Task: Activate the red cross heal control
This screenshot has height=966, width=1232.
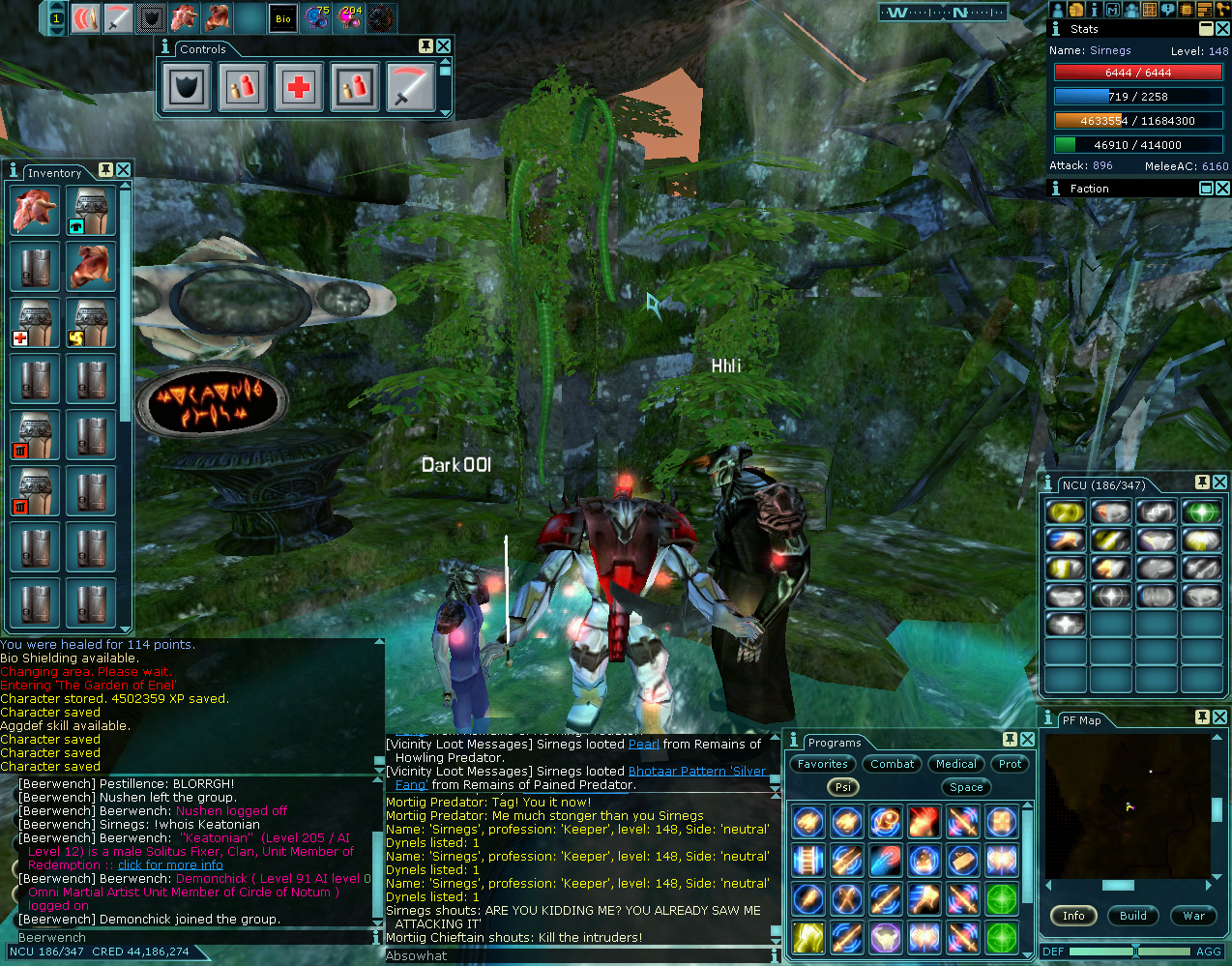Action: [299, 87]
